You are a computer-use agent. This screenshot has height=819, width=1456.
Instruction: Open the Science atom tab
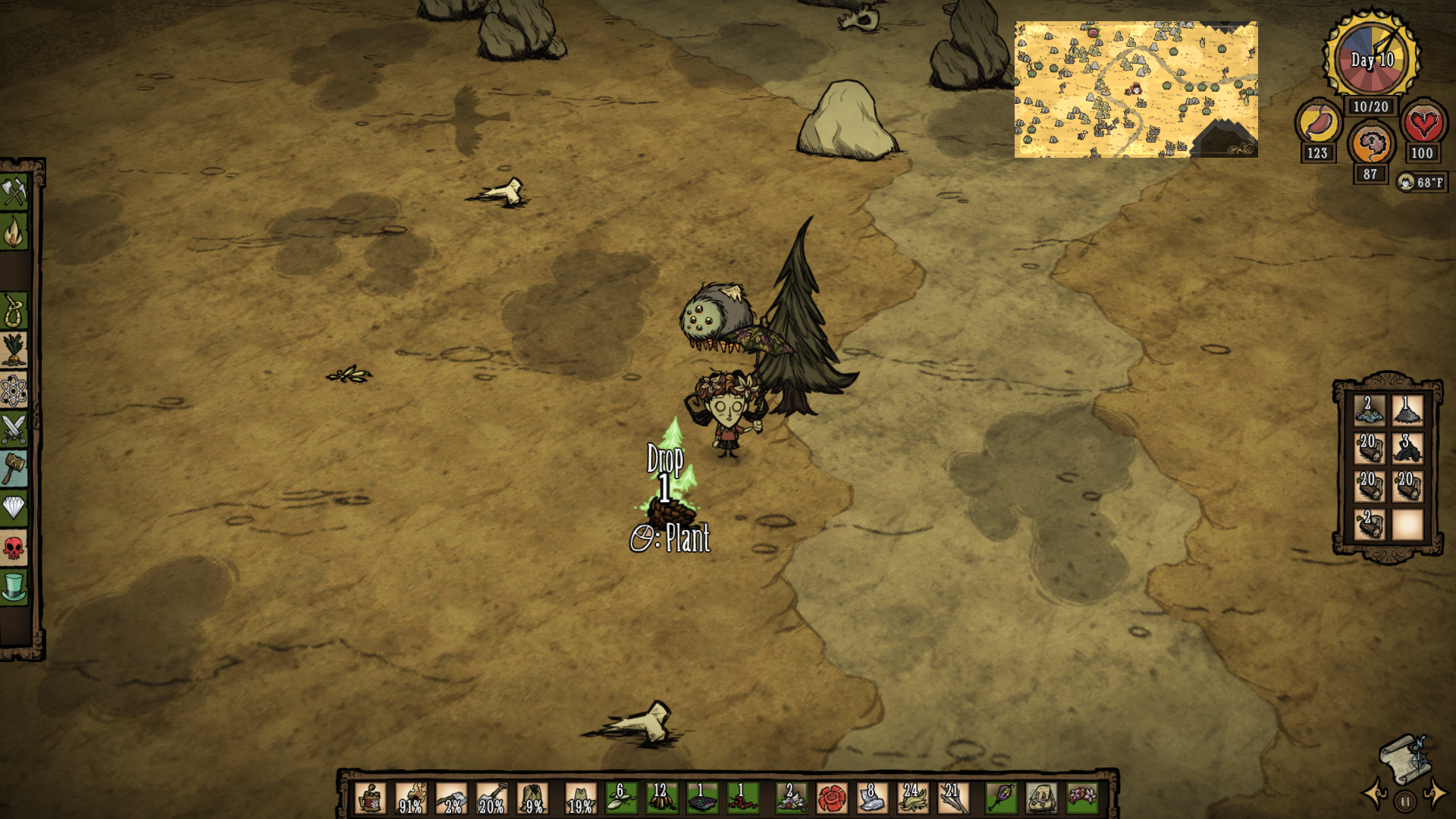[x=14, y=390]
